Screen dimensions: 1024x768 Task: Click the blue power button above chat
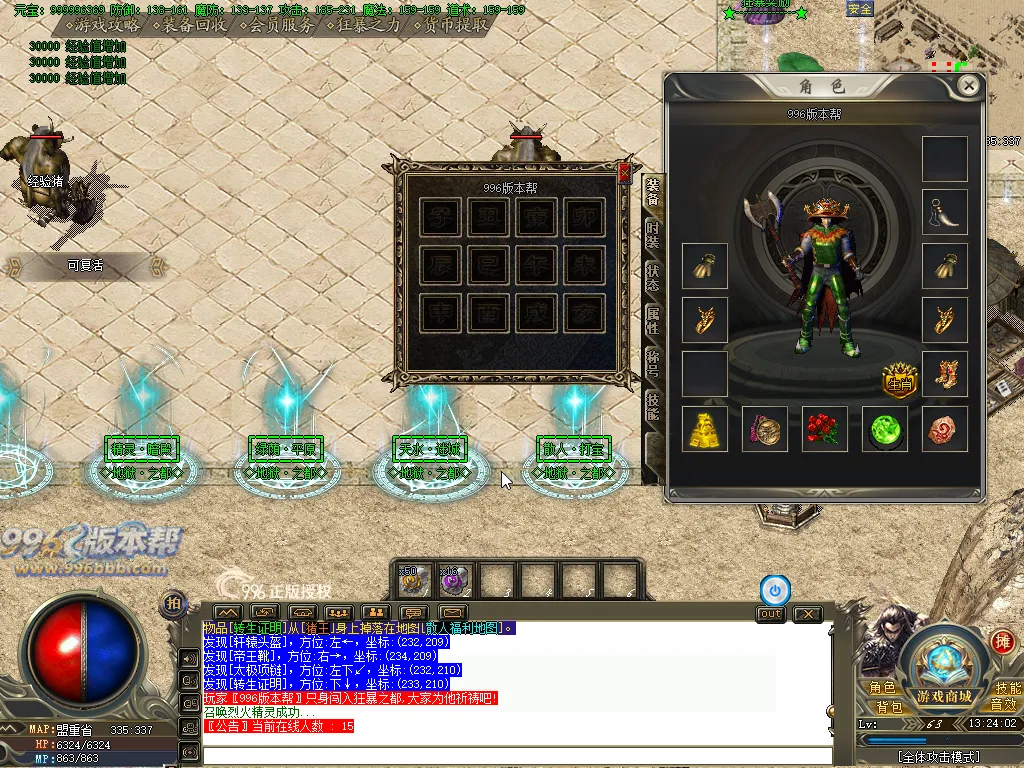pos(773,589)
